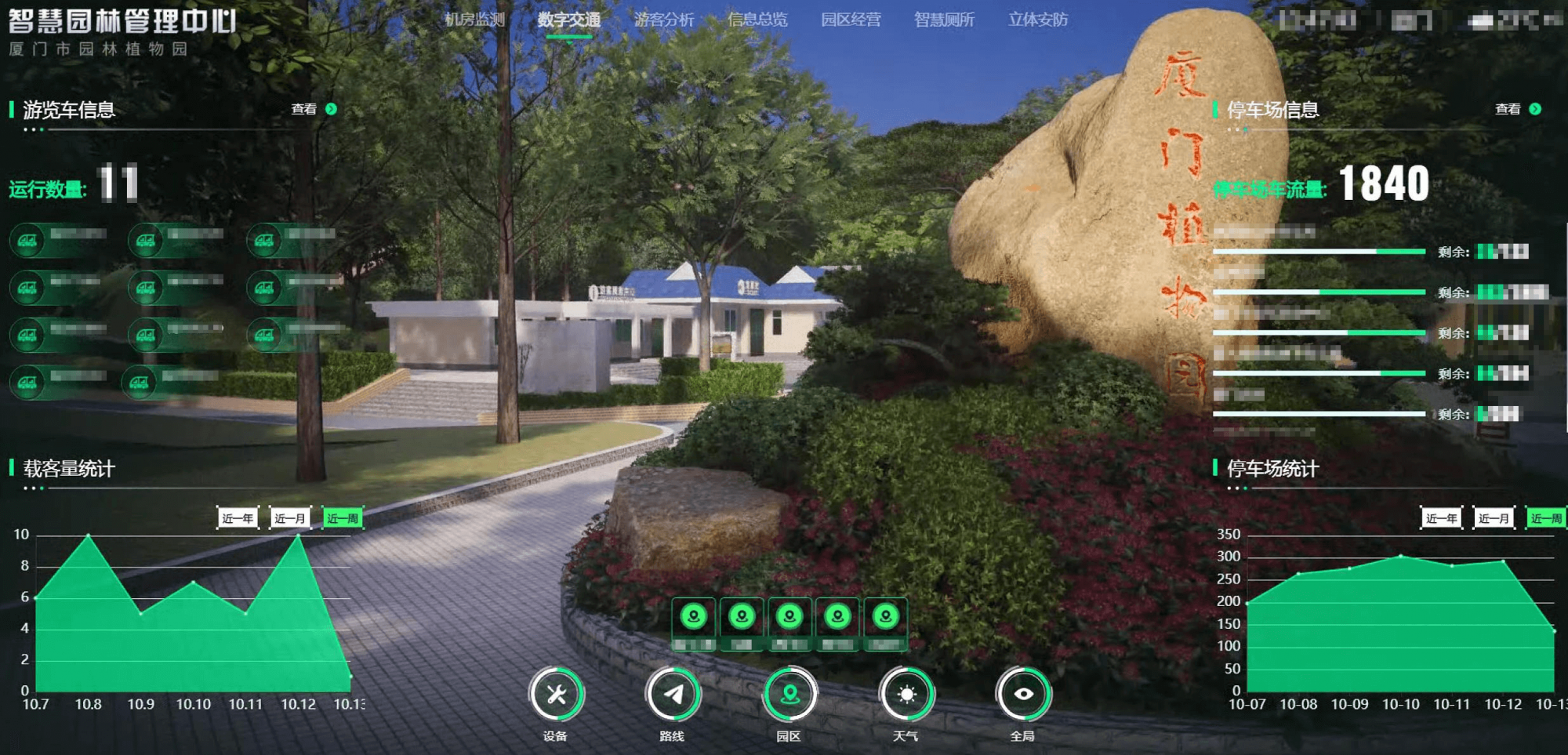Open the 天气 sun button
The image size is (1568, 755).
906,695
